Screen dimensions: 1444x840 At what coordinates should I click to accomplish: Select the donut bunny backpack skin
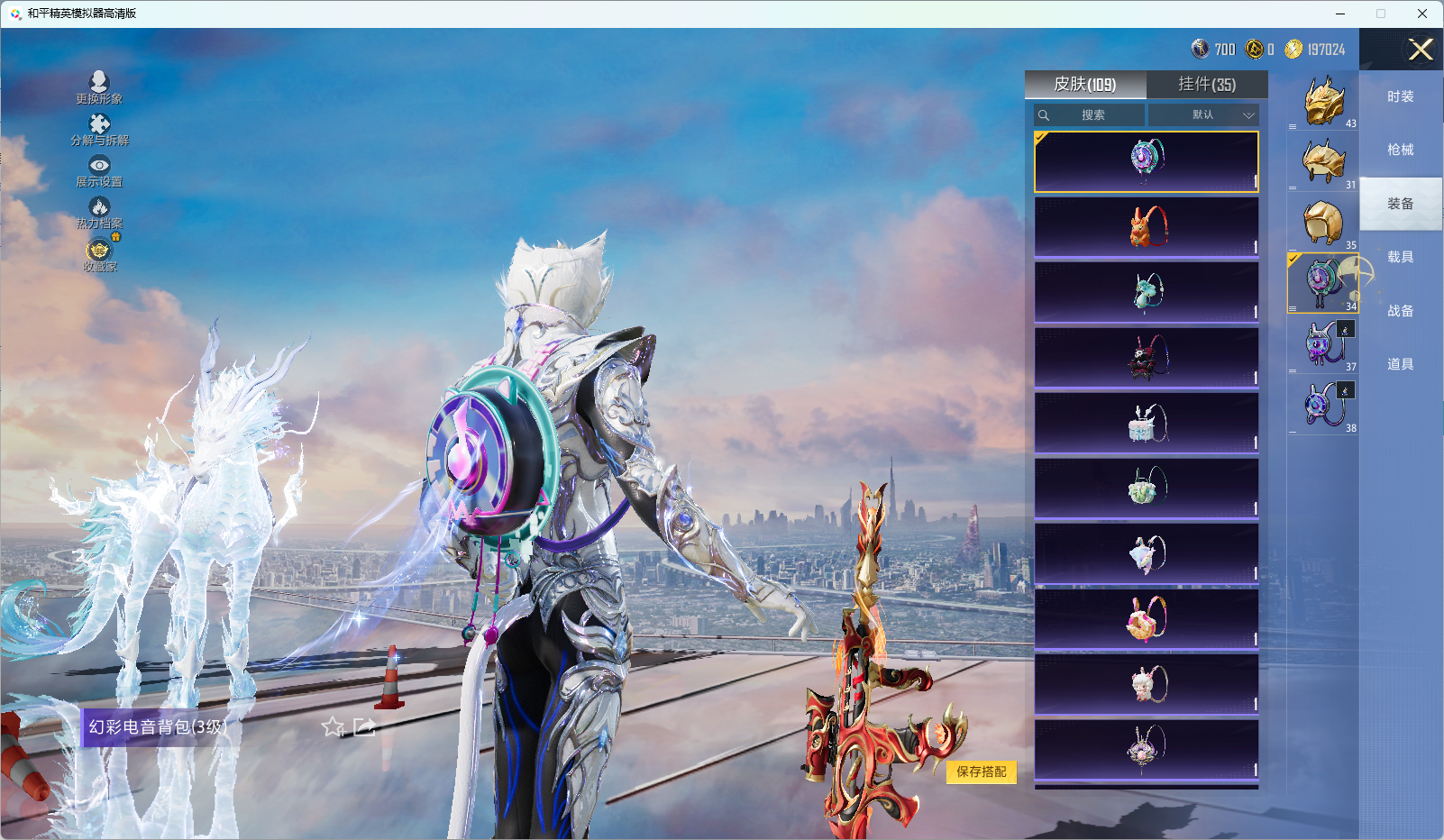(1147, 619)
